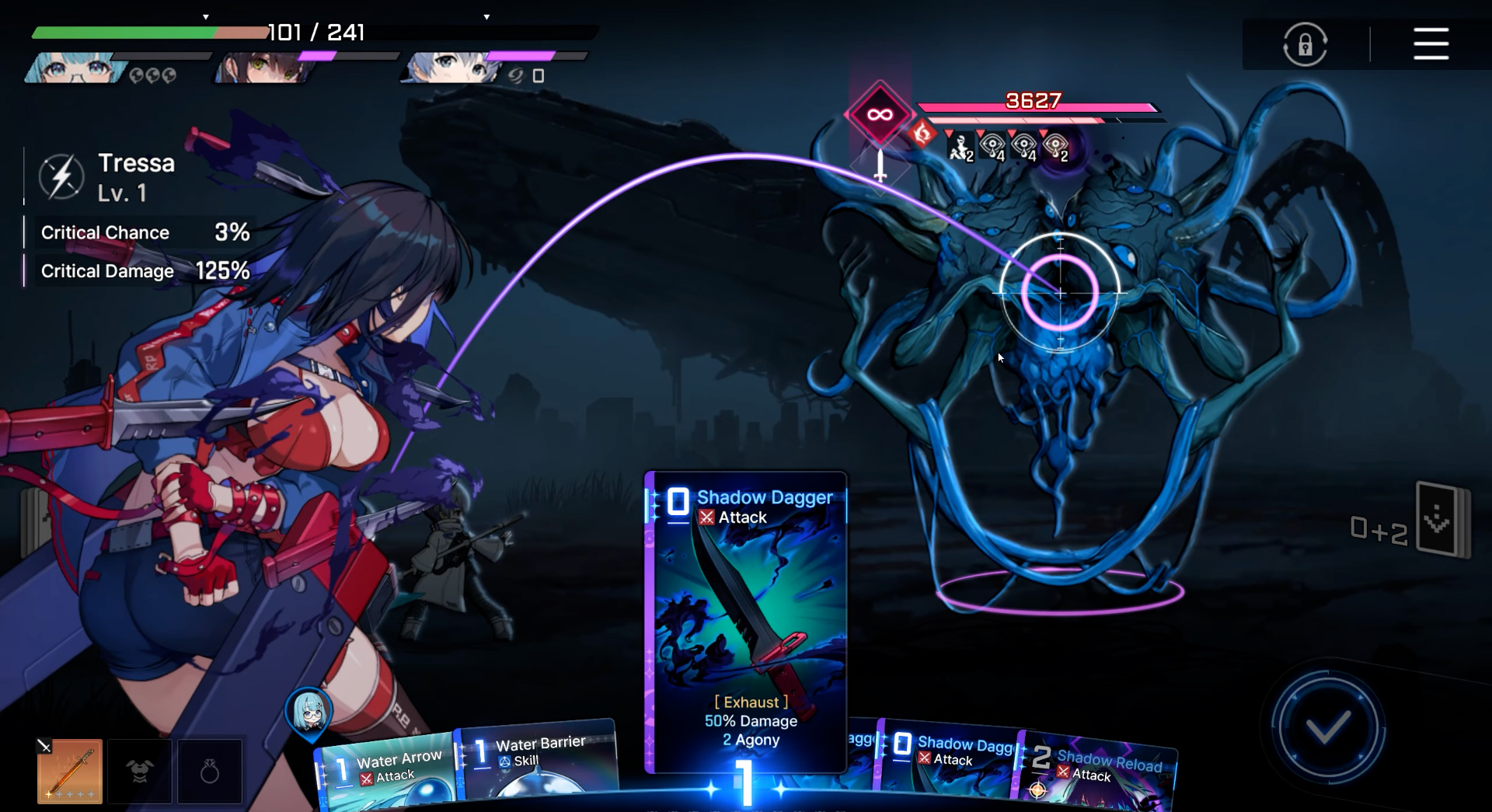Play the enlarged Shadow Dagger card
This screenshot has width=1492, height=812.
pos(746,622)
